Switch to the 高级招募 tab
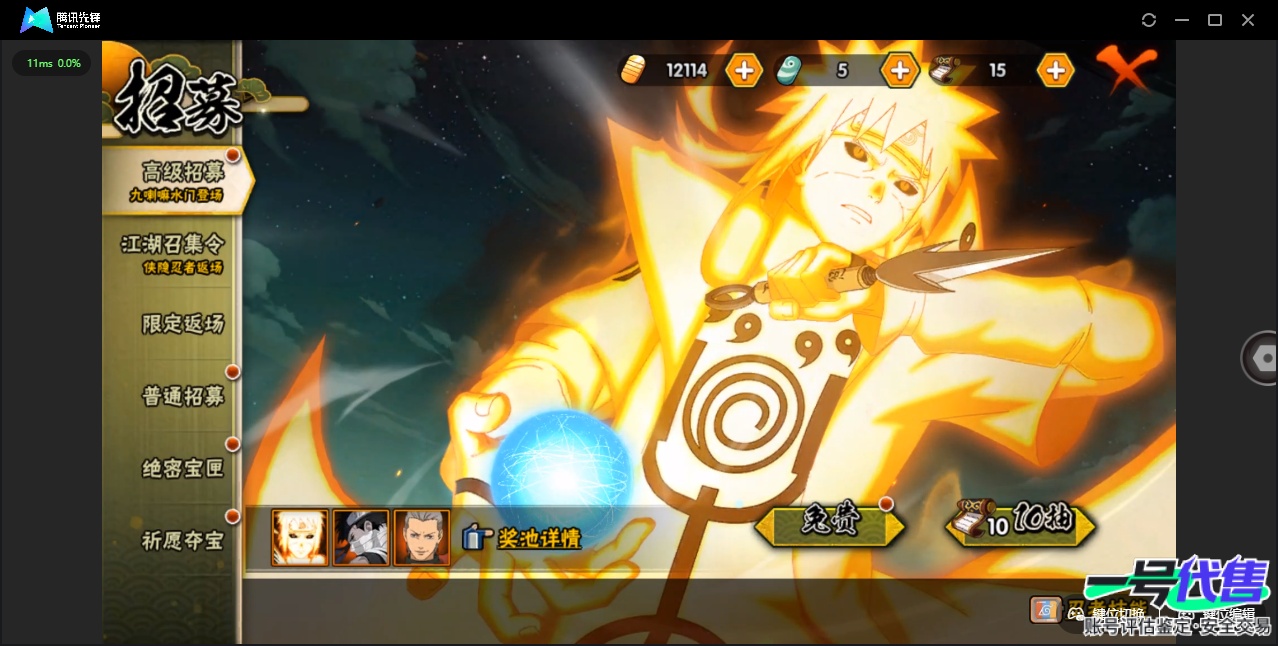Image resolution: width=1278 pixels, height=646 pixels. (x=180, y=179)
